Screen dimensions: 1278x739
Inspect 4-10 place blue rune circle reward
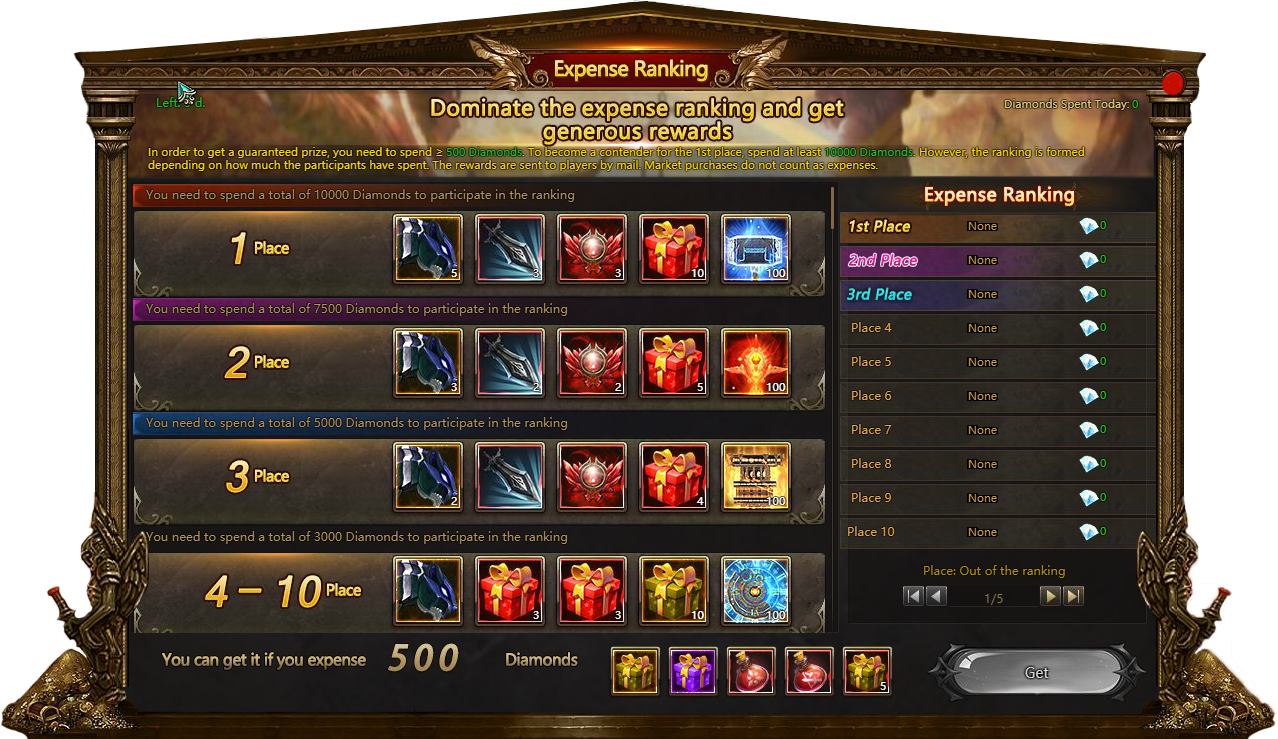(x=755, y=590)
